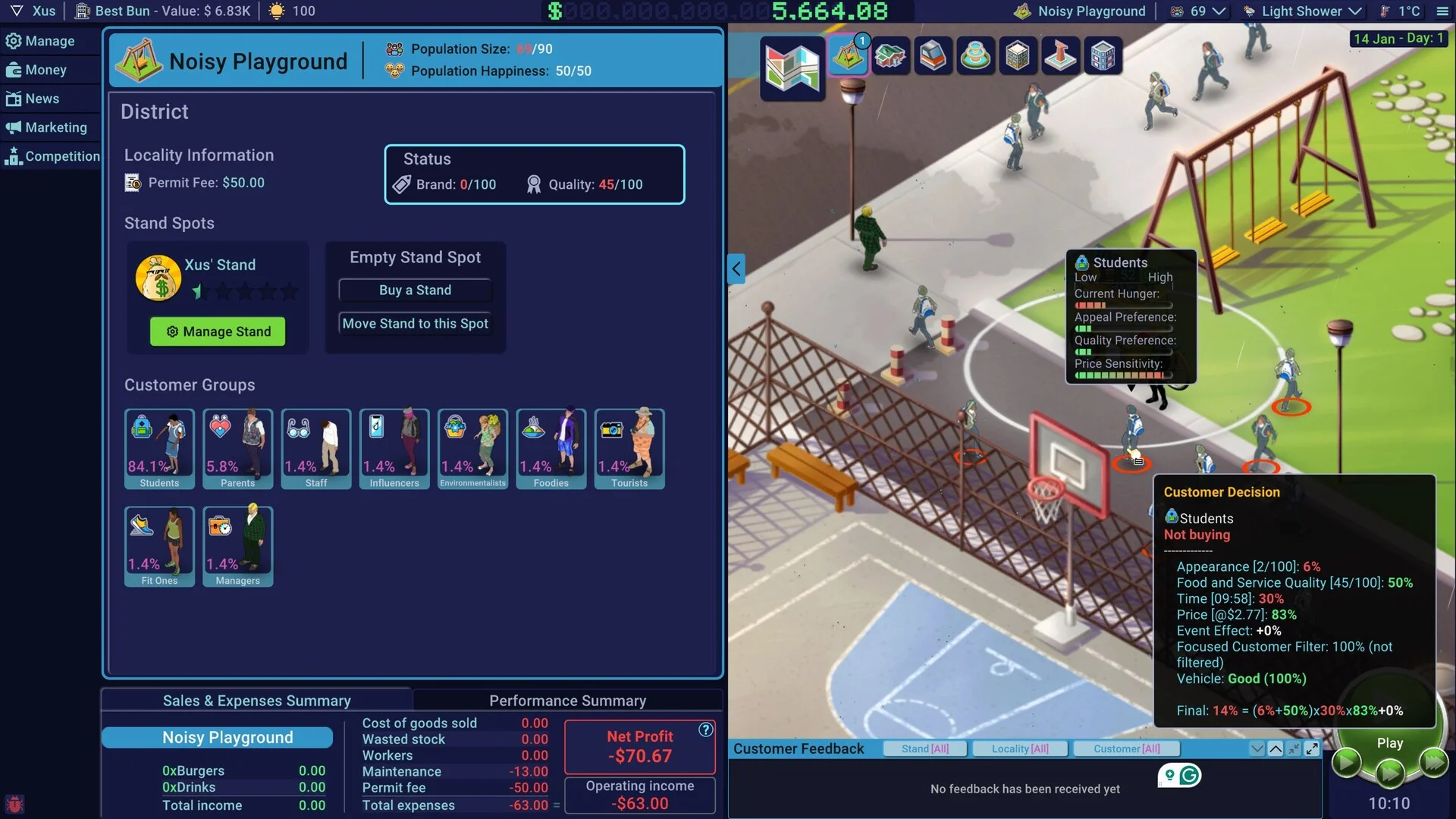Open the News menu
Image resolution: width=1456 pixels, height=819 pixels.
coord(42,99)
